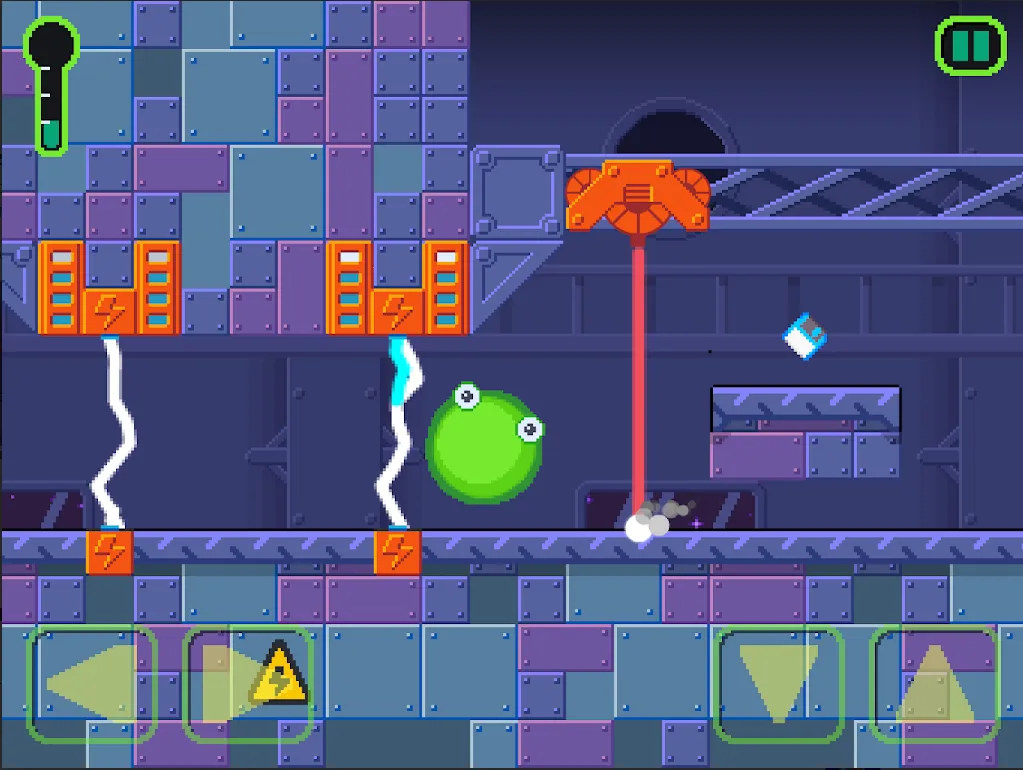Screen dimensions: 1023x770
Task: Tap the down arrow control button
Action: click(779, 684)
